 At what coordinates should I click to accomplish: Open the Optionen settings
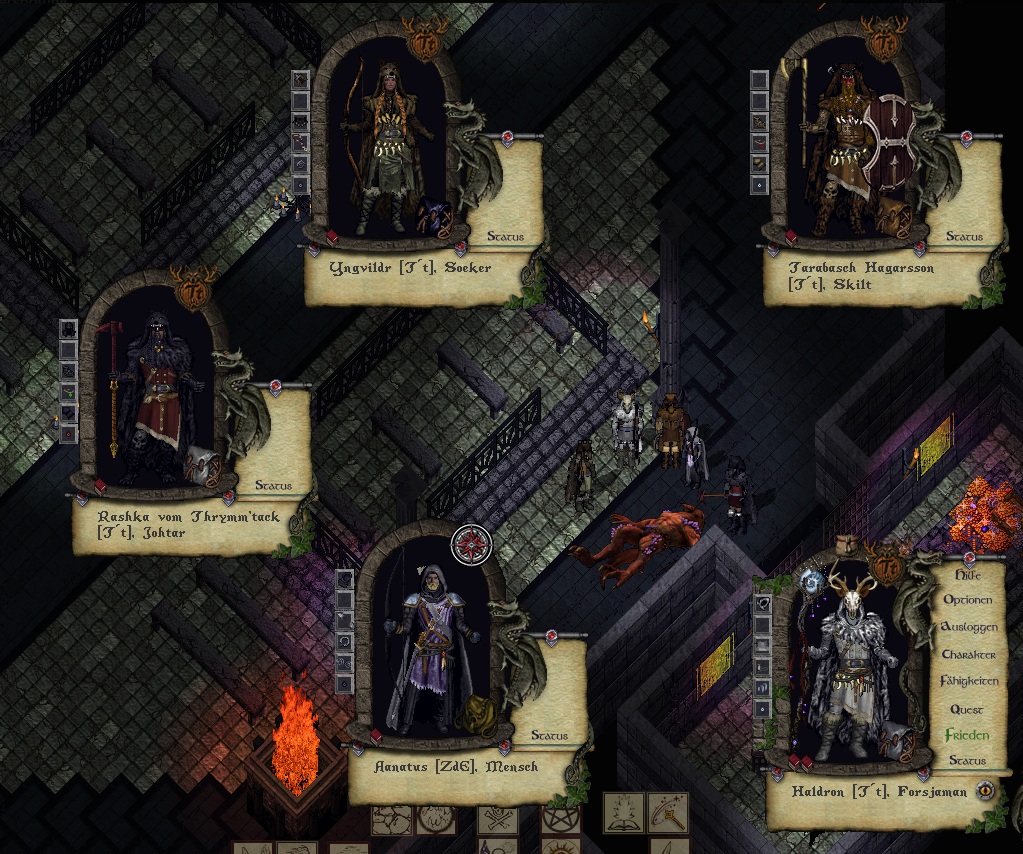pos(968,600)
